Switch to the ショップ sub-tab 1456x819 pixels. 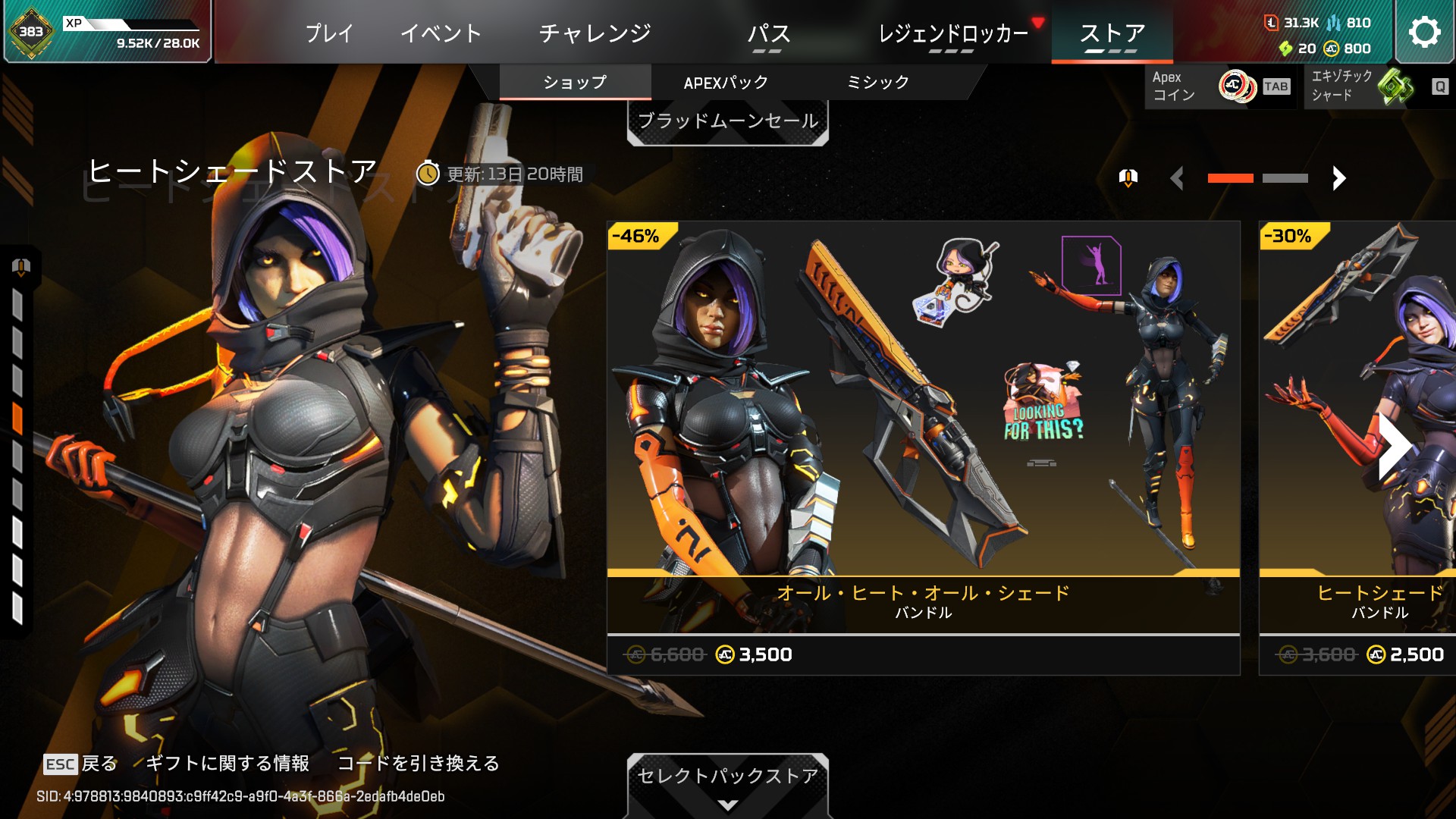click(575, 82)
